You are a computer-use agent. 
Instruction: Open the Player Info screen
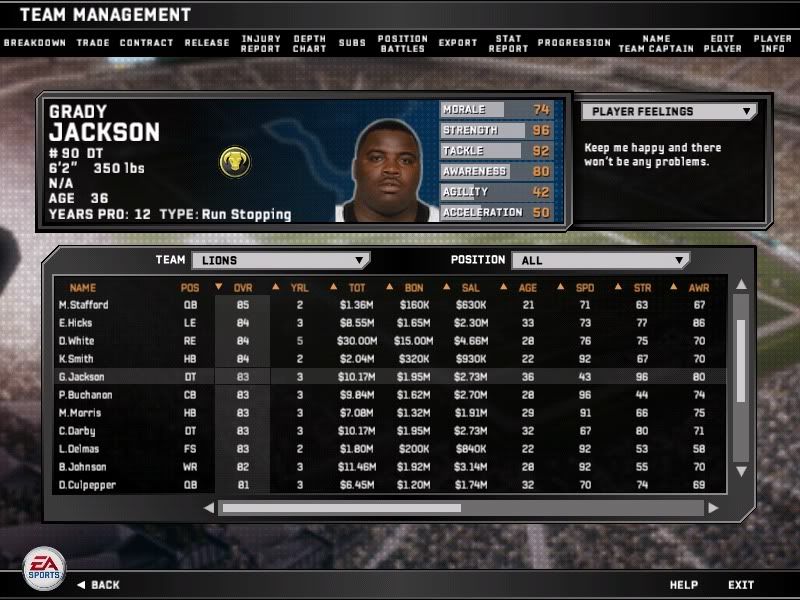(x=773, y=43)
